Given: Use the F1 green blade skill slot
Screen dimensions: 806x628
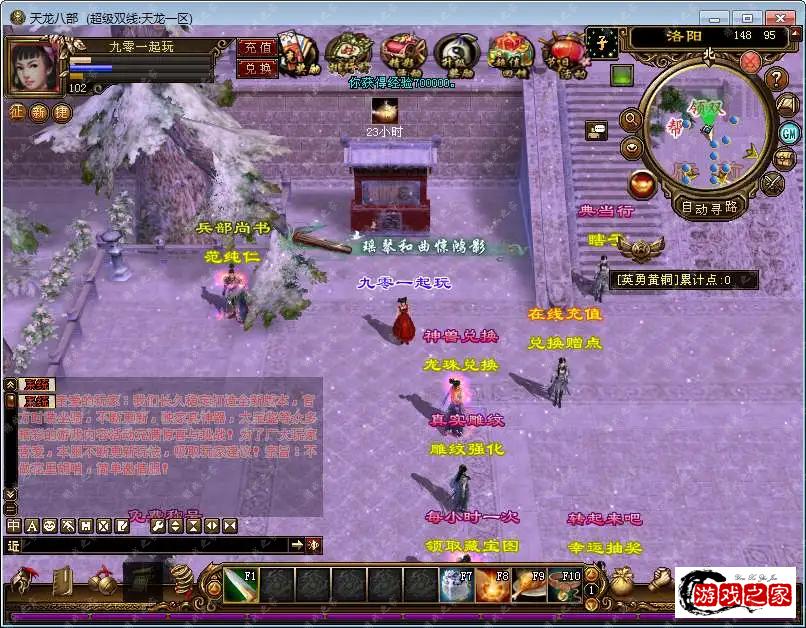Looking at the screenshot, I should 240,584.
